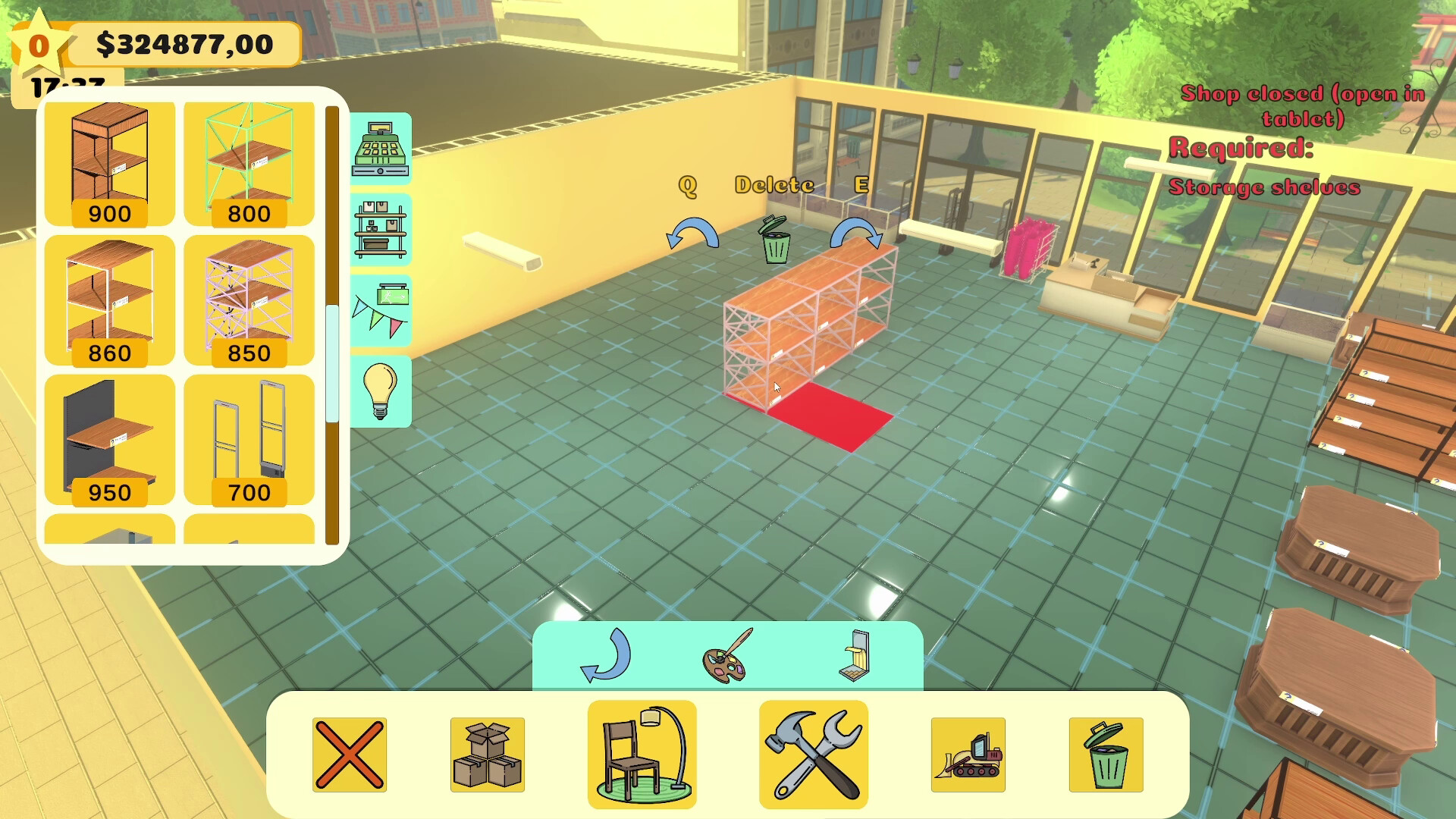Viewport: 1456px width, 819px height.
Task: Click the bulldozer demolish tool
Action: pyautogui.click(x=968, y=753)
